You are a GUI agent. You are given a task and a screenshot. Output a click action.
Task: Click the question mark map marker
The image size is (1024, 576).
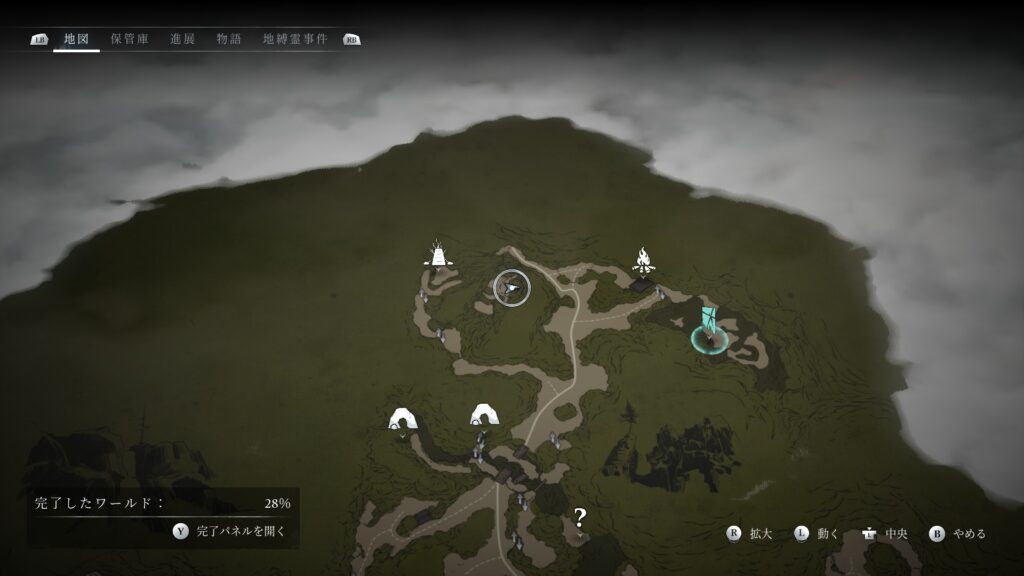point(580,517)
